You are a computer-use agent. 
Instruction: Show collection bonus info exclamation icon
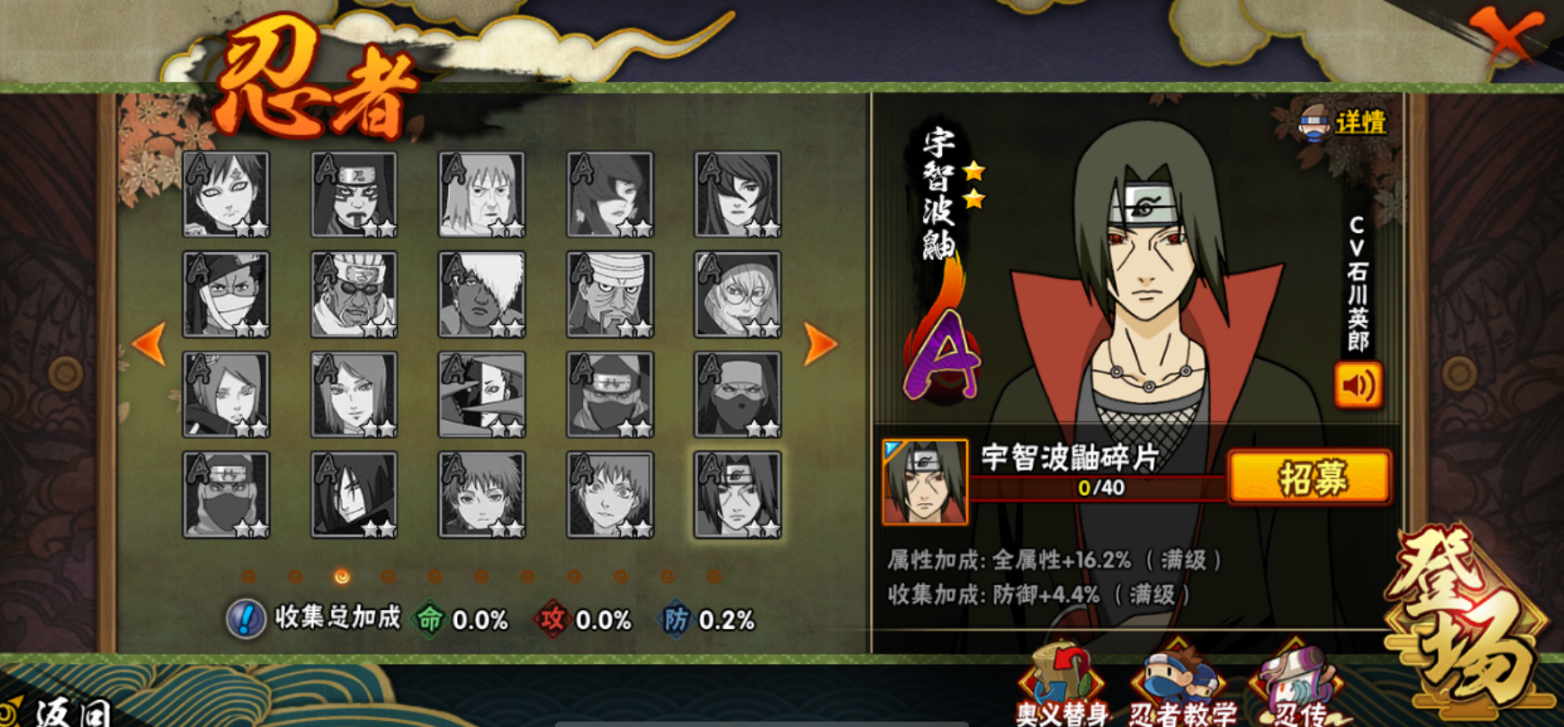245,619
